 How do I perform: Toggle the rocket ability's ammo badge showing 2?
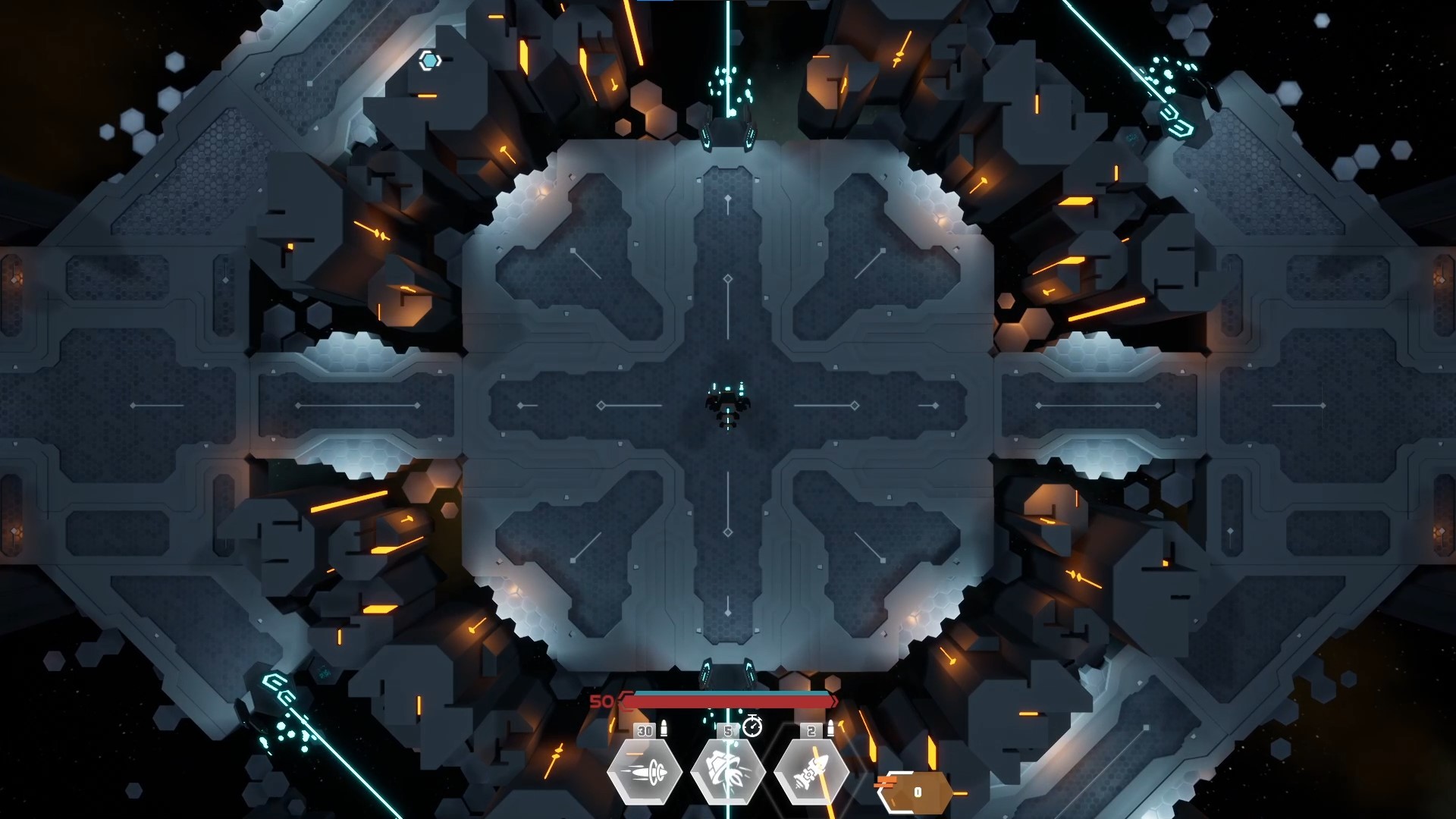pos(810,730)
